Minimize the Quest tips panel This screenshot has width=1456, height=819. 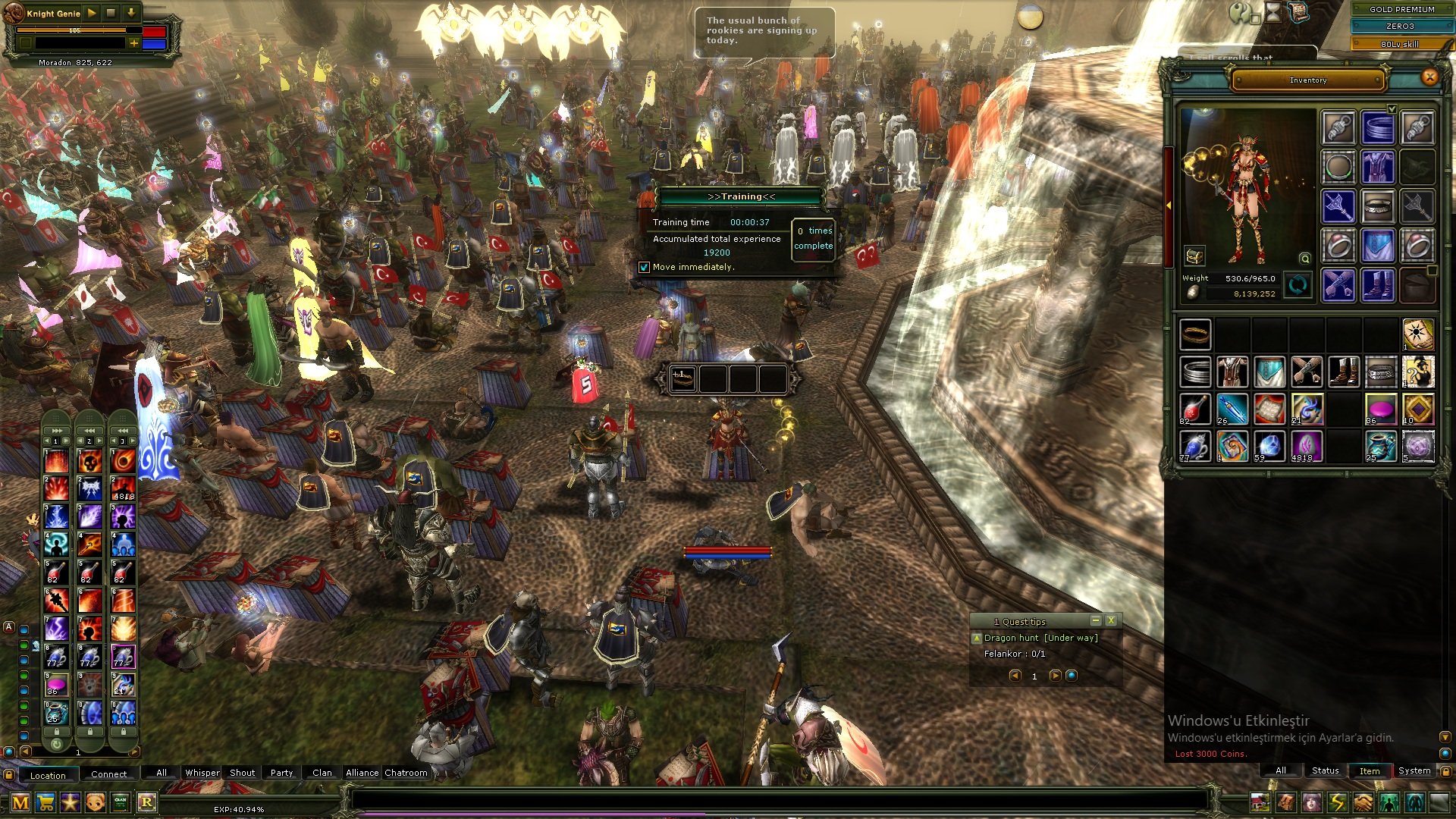1095,620
